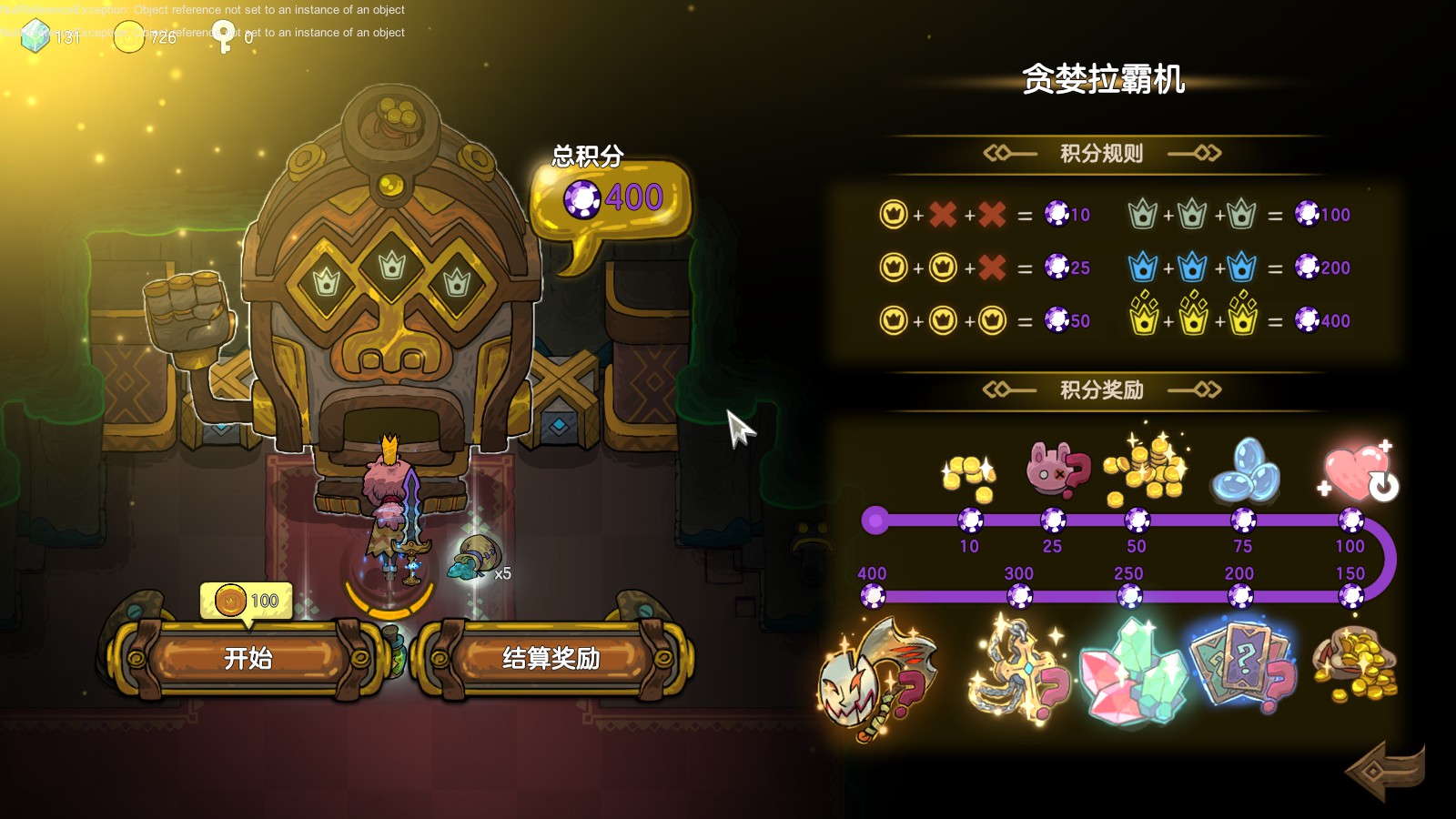Select the mystery mask weapon reward
This screenshot has height=819, width=1456.
(875, 678)
